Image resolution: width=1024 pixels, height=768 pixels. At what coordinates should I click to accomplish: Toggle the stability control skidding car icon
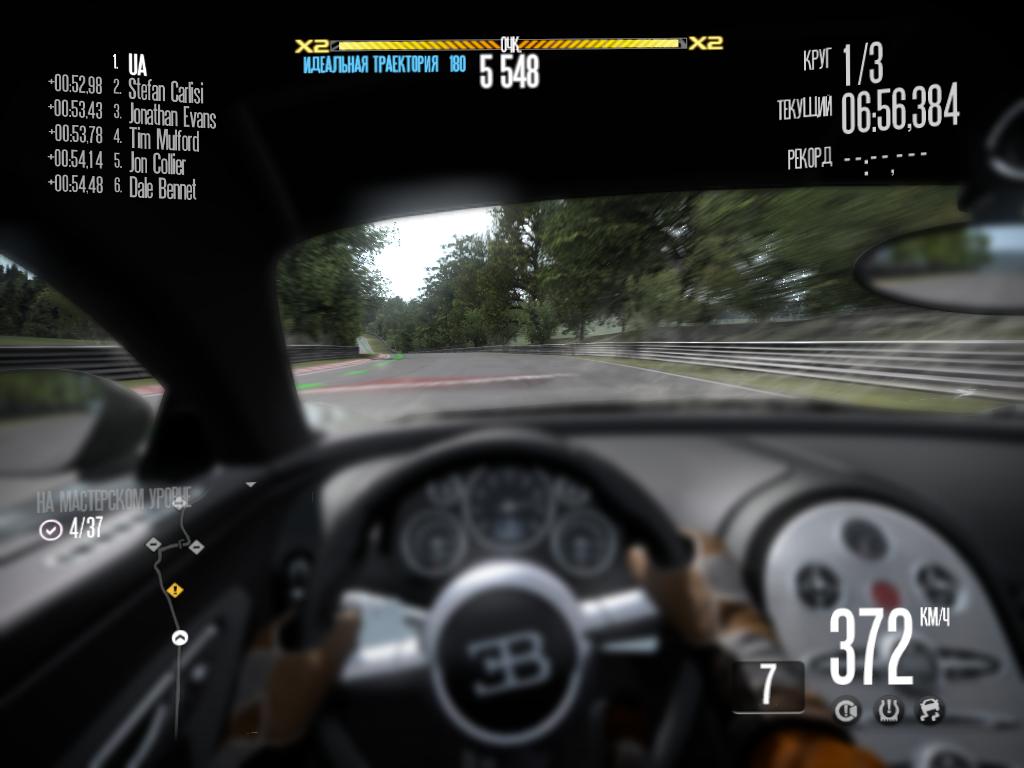[x=930, y=711]
